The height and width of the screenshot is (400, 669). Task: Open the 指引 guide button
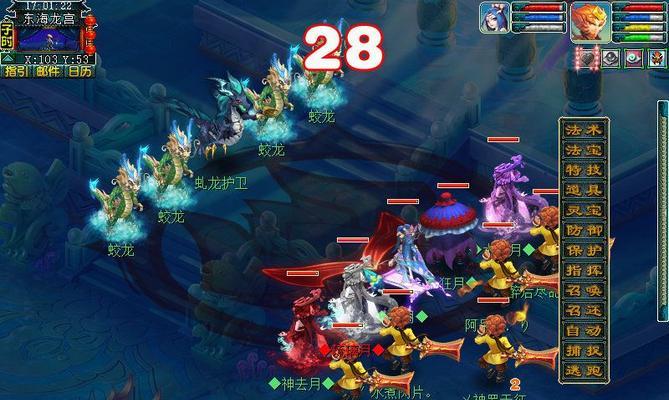(15, 71)
